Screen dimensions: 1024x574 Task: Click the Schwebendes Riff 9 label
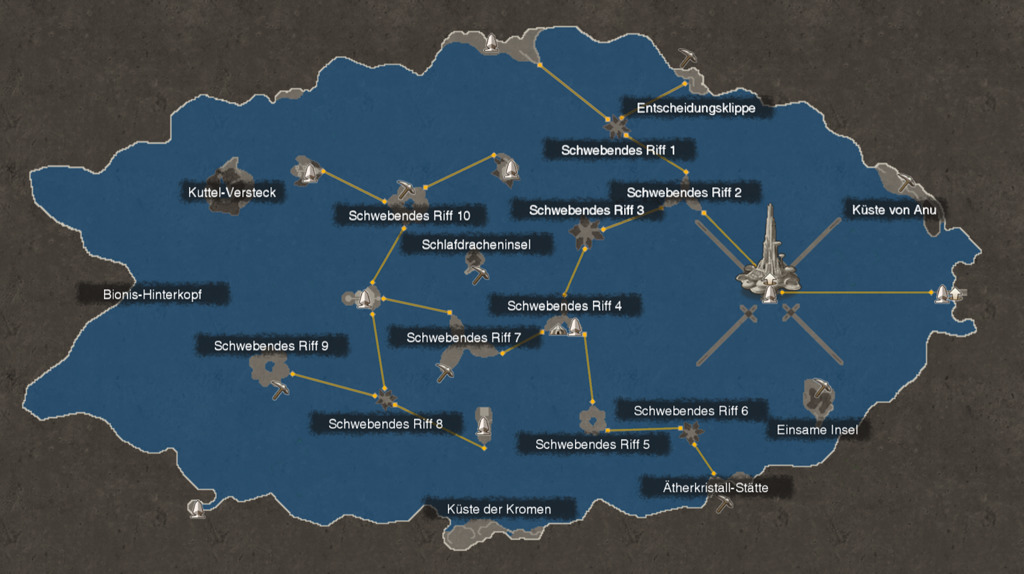[x=271, y=346]
